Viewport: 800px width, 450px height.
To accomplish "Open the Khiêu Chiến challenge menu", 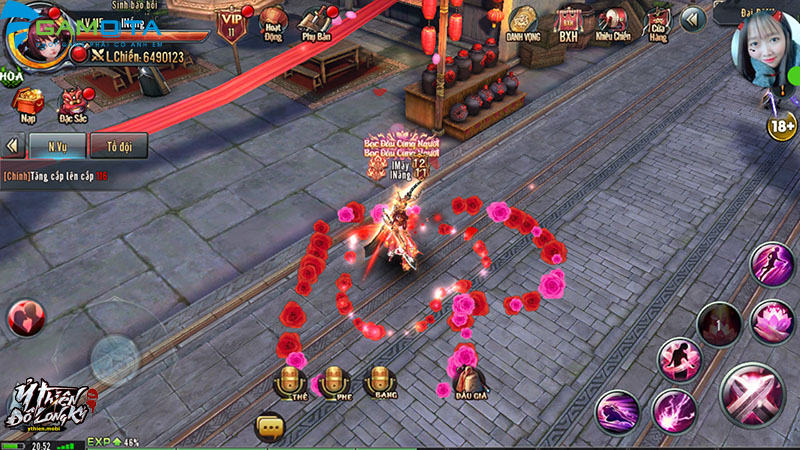I will click(x=613, y=24).
